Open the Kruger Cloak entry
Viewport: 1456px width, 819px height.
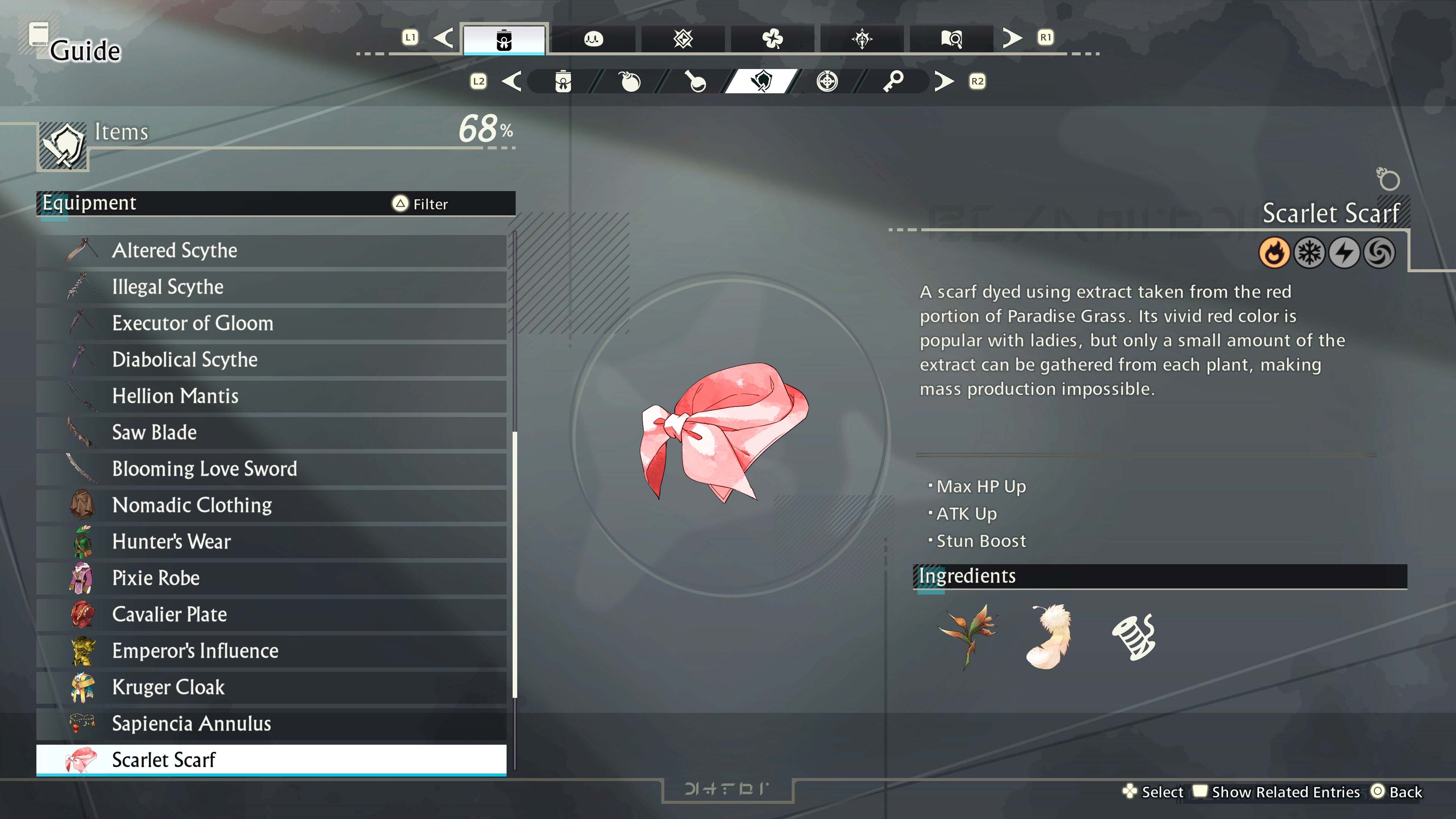[x=271, y=687]
